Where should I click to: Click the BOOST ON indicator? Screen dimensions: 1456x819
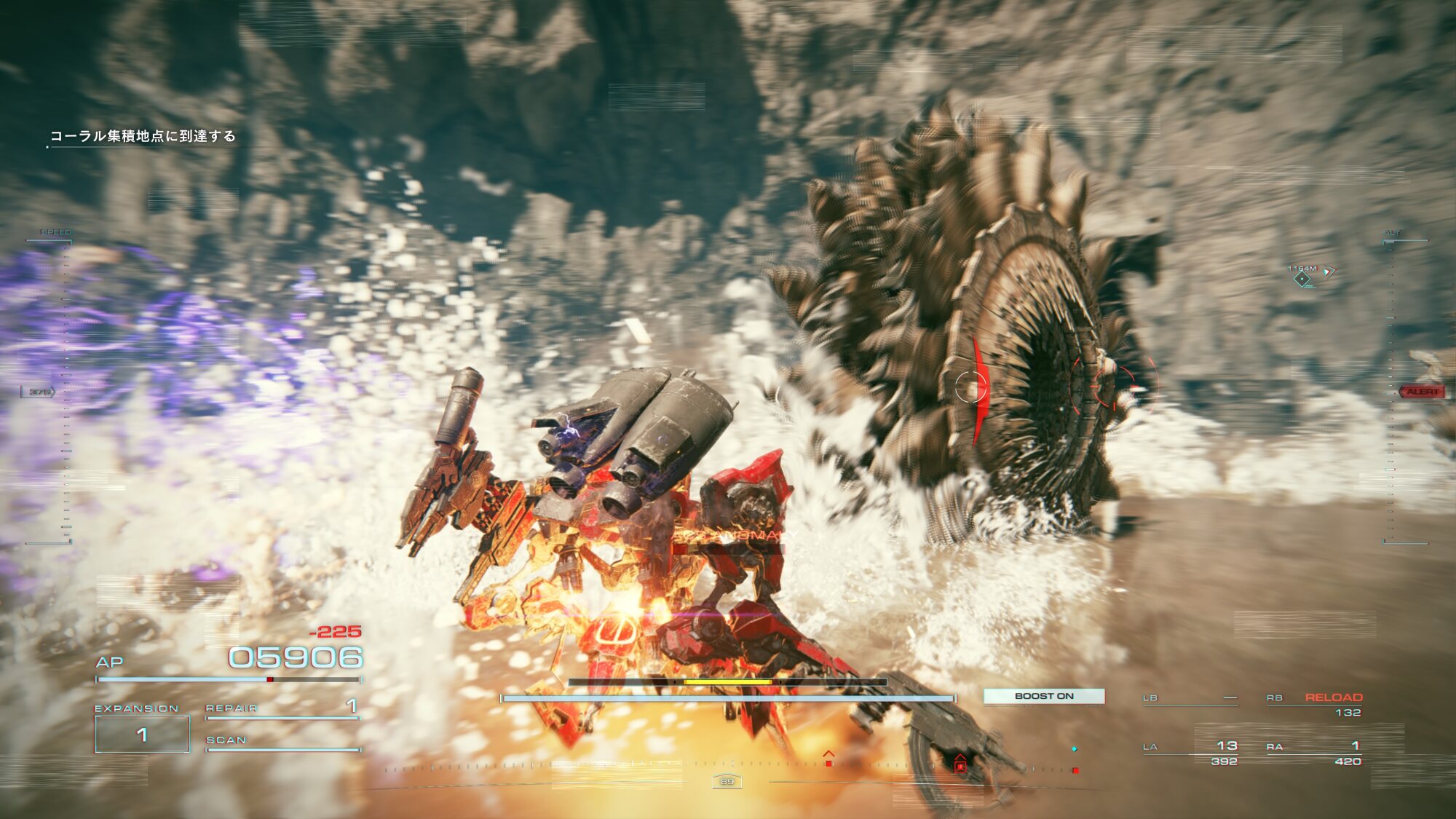pos(1044,696)
